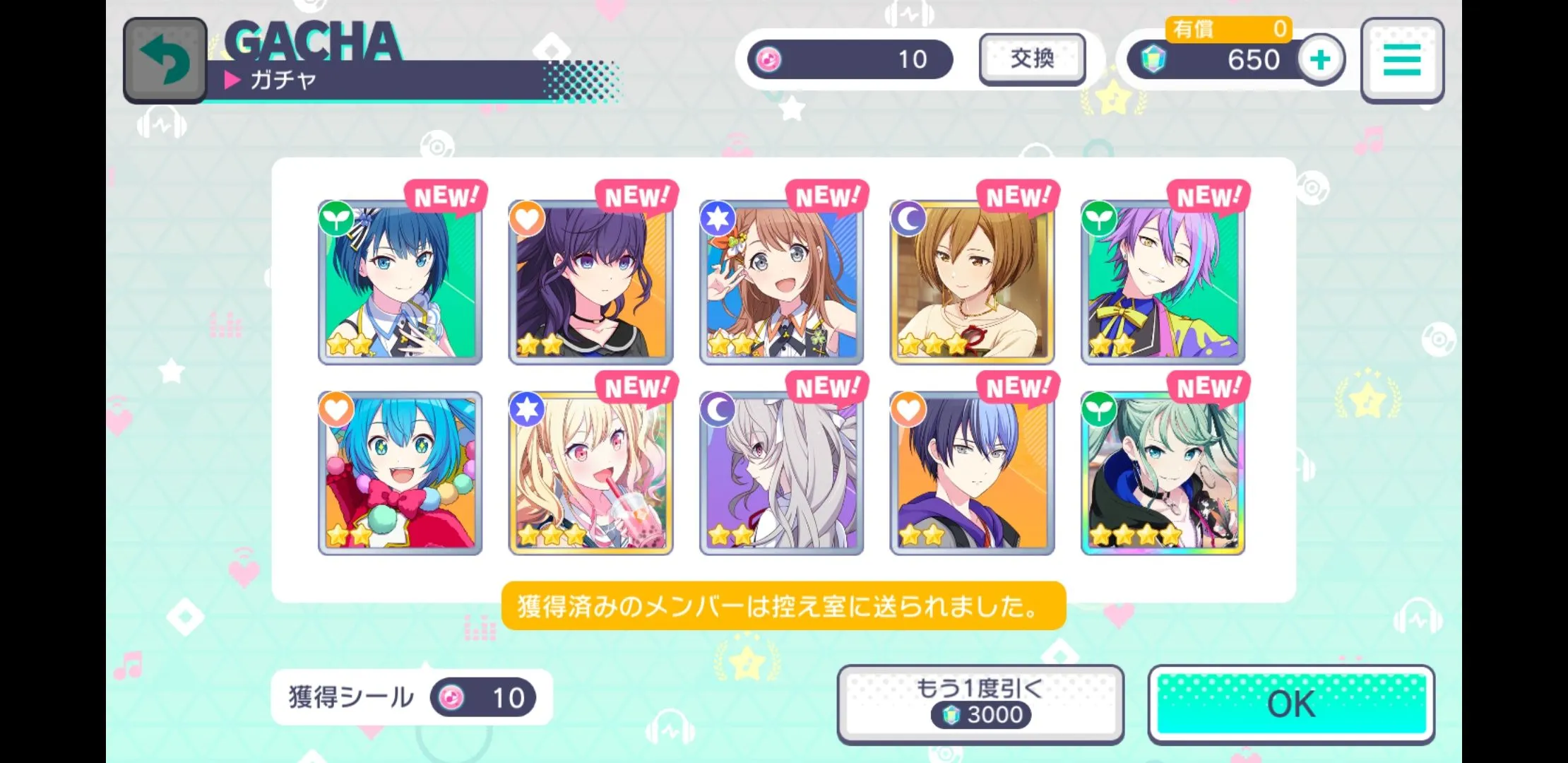The image size is (1568, 763).
Task: Confirm results with the OK button
Action: coord(1291,704)
